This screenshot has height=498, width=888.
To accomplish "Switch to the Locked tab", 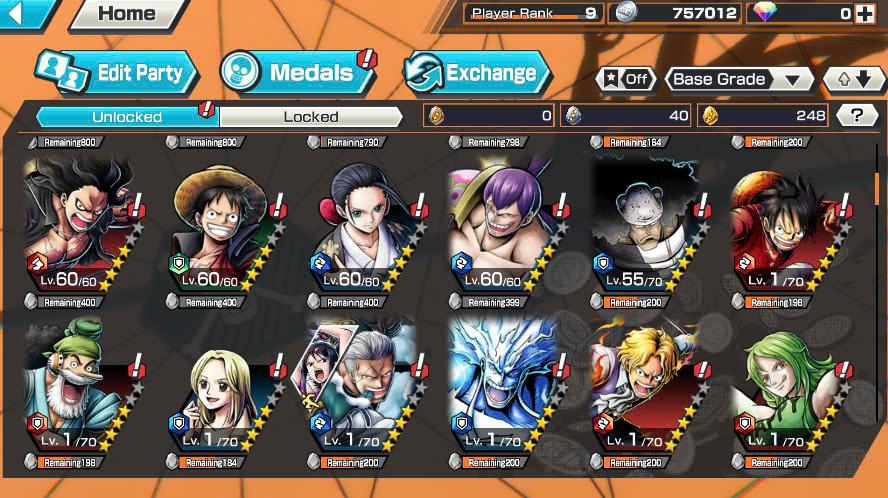I will (311, 116).
